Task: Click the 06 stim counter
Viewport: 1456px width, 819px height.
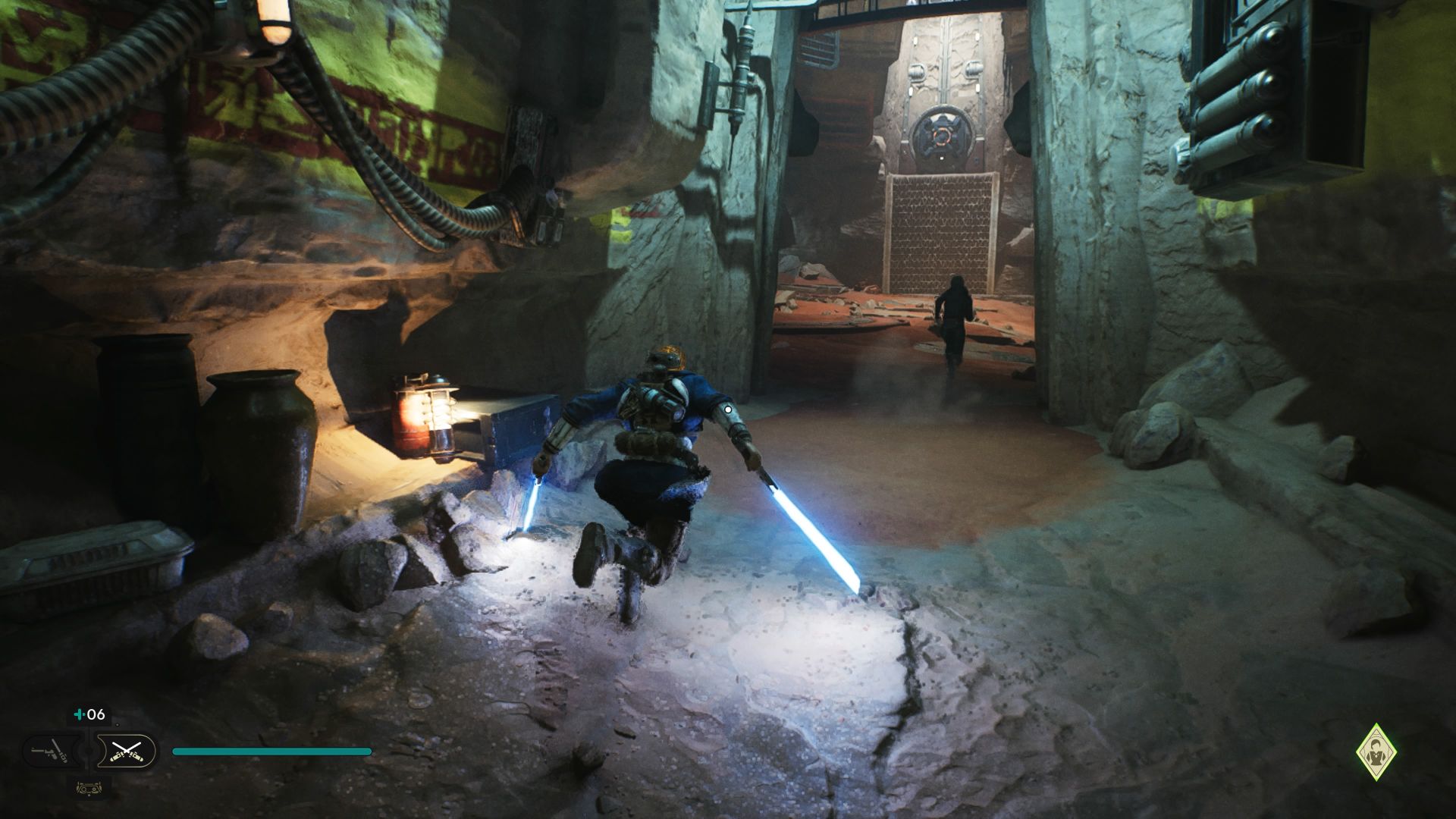Action: tap(91, 715)
